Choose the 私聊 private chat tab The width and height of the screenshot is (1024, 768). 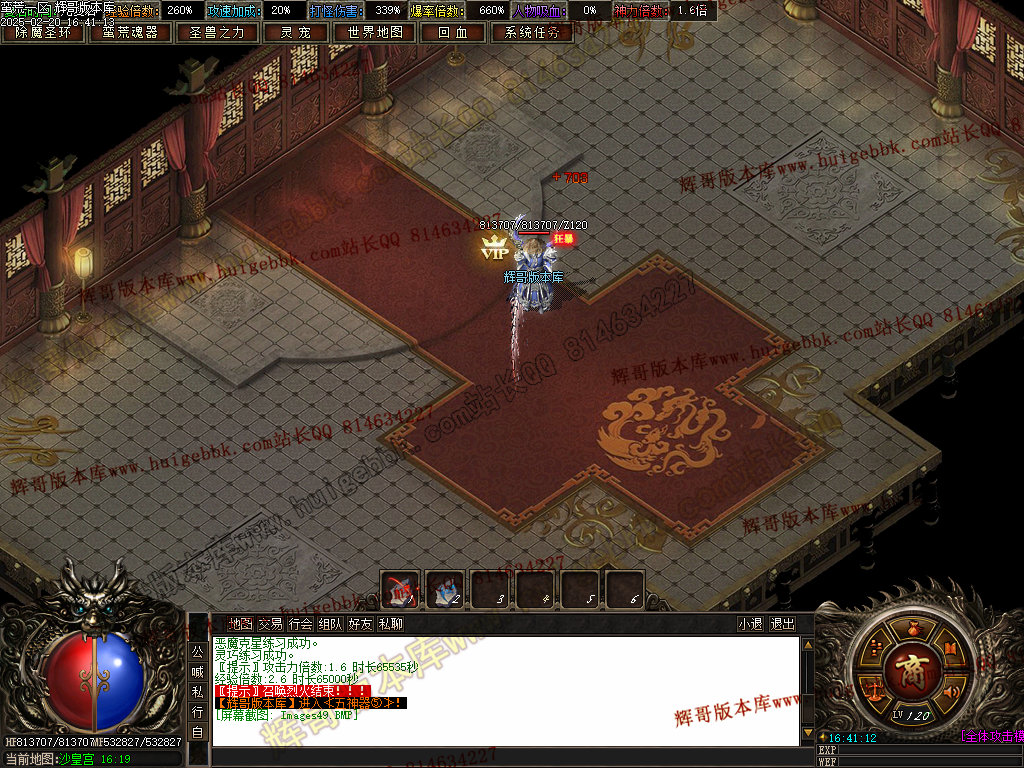click(390, 624)
